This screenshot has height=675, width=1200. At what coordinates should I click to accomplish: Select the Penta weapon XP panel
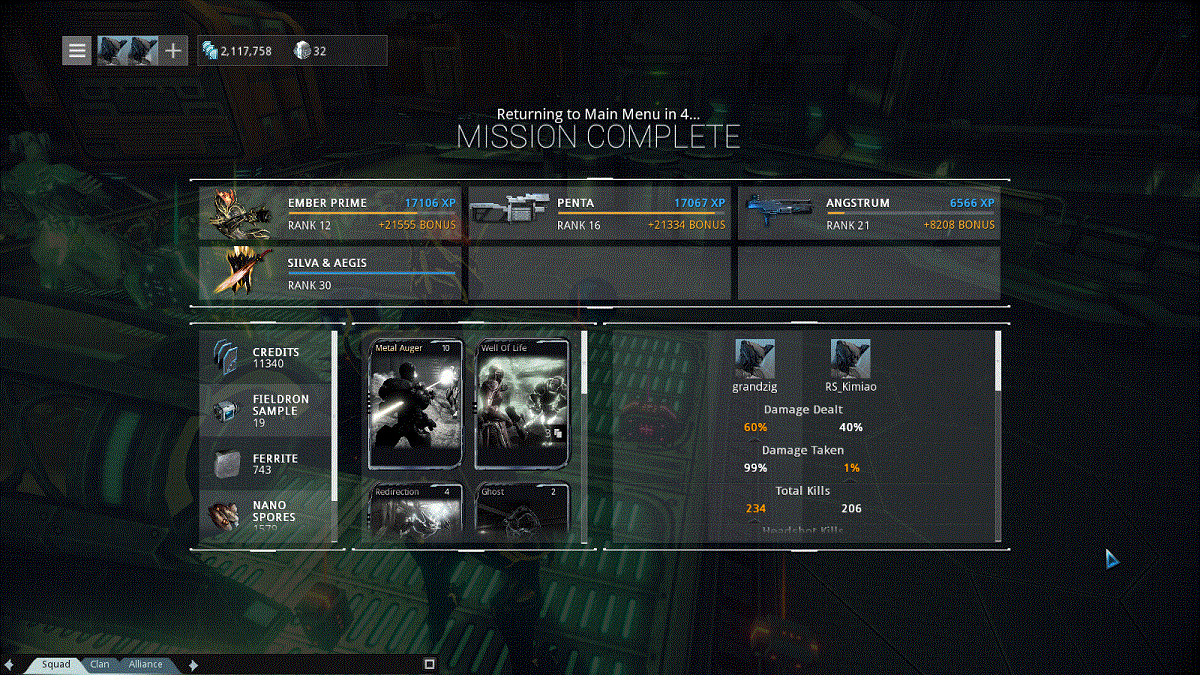[x=600, y=214]
